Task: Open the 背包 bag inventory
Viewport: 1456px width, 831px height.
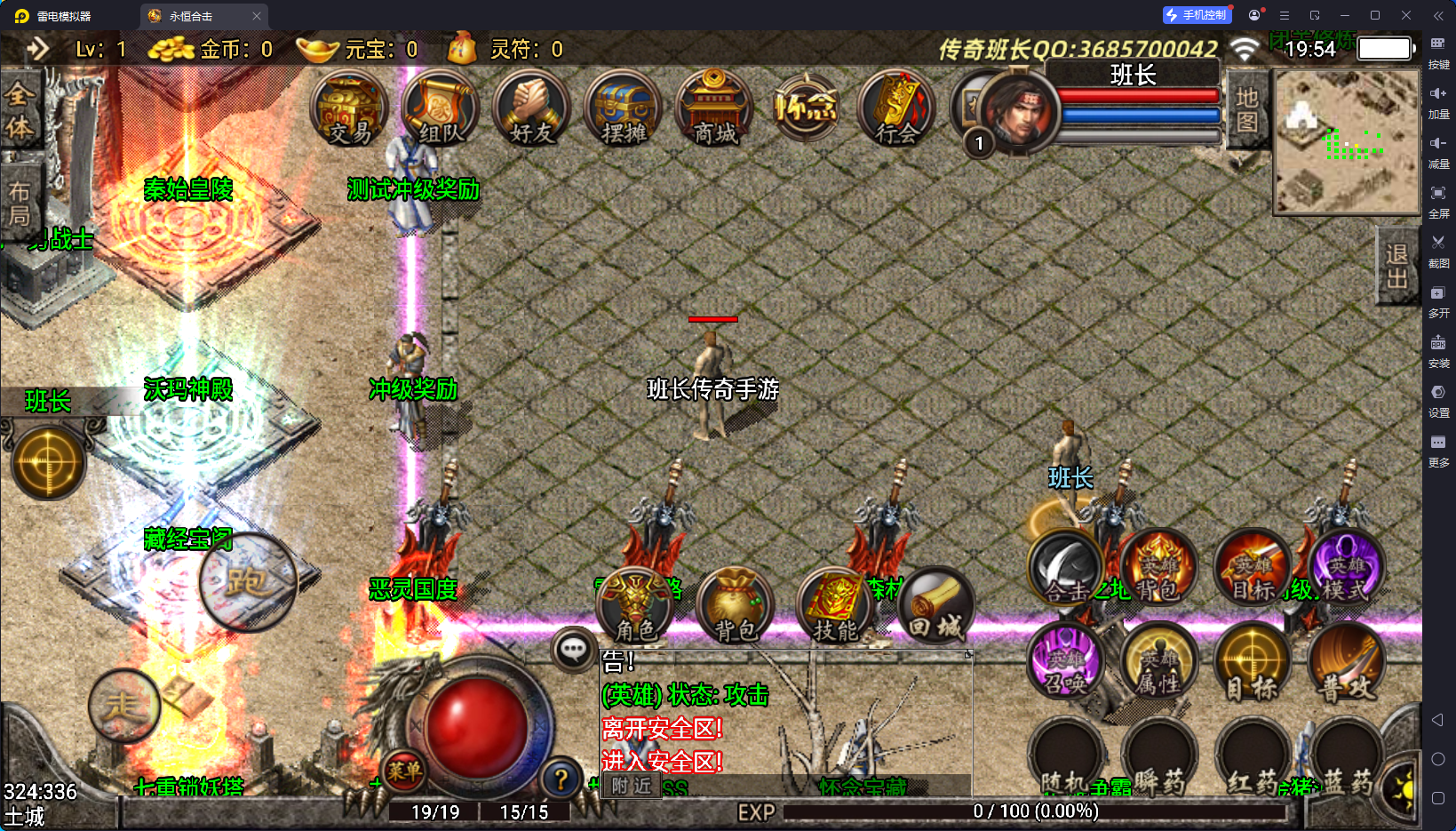Action: pos(736,606)
